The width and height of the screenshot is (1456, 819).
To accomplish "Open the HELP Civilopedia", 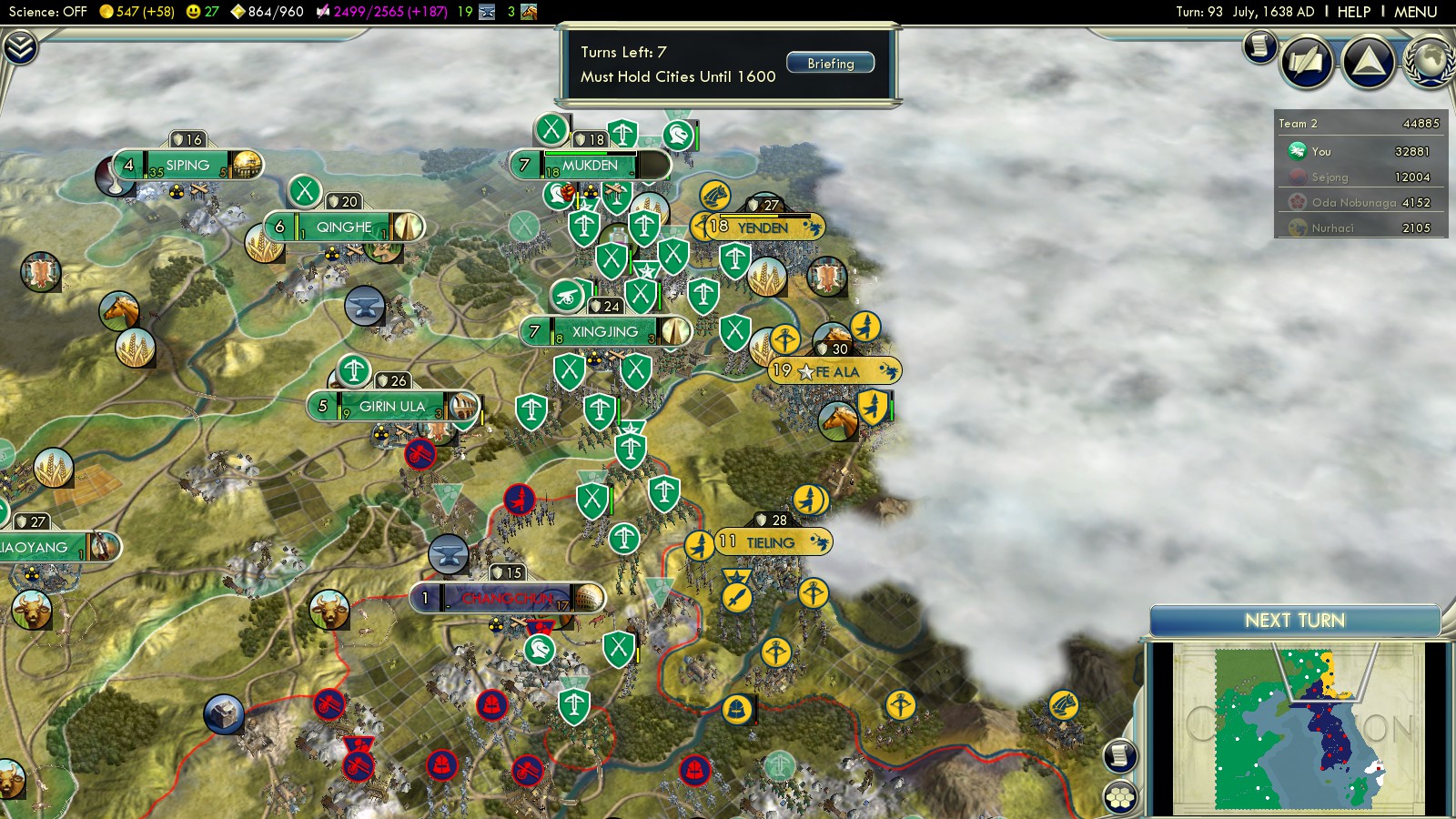I will click(1353, 12).
